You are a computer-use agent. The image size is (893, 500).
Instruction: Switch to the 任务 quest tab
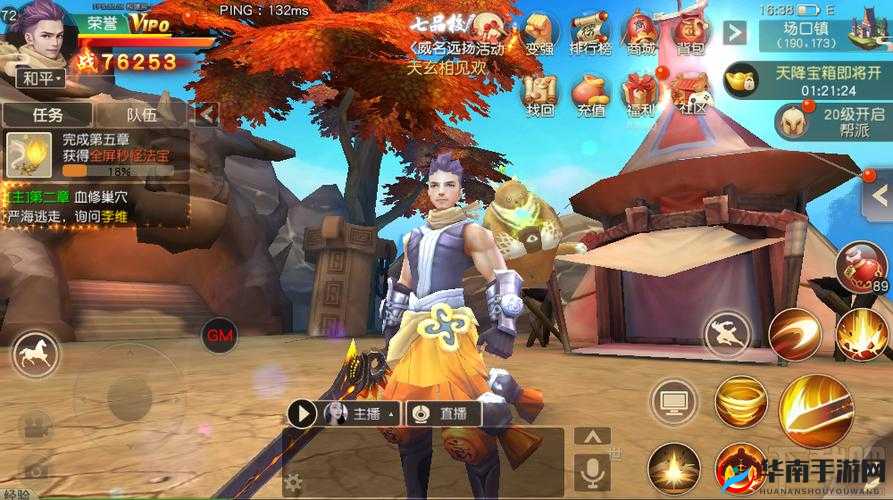click(x=47, y=115)
